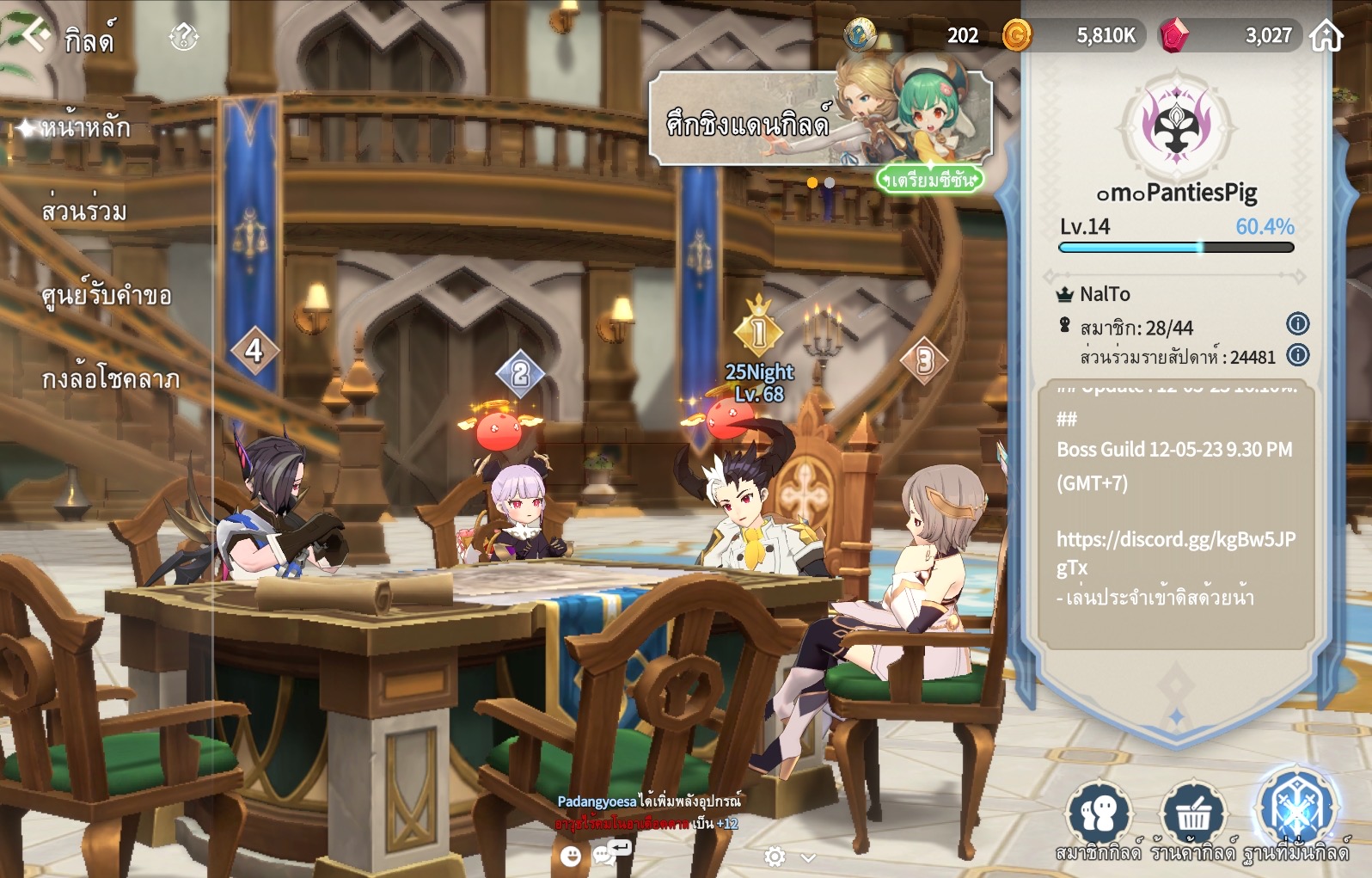This screenshot has height=878, width=1372.
Task: Open the ศึกชิงแดนกิลด์ guild war banner
Action: coord(820,120)
